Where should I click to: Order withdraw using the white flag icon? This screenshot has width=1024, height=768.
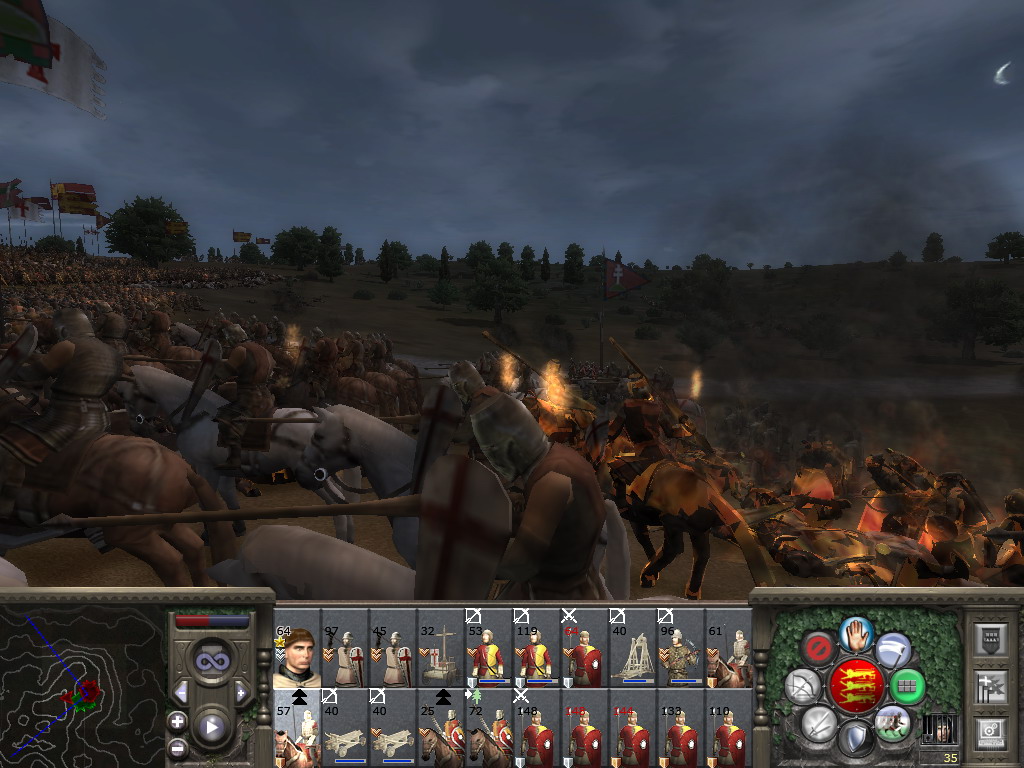[893, 650]
